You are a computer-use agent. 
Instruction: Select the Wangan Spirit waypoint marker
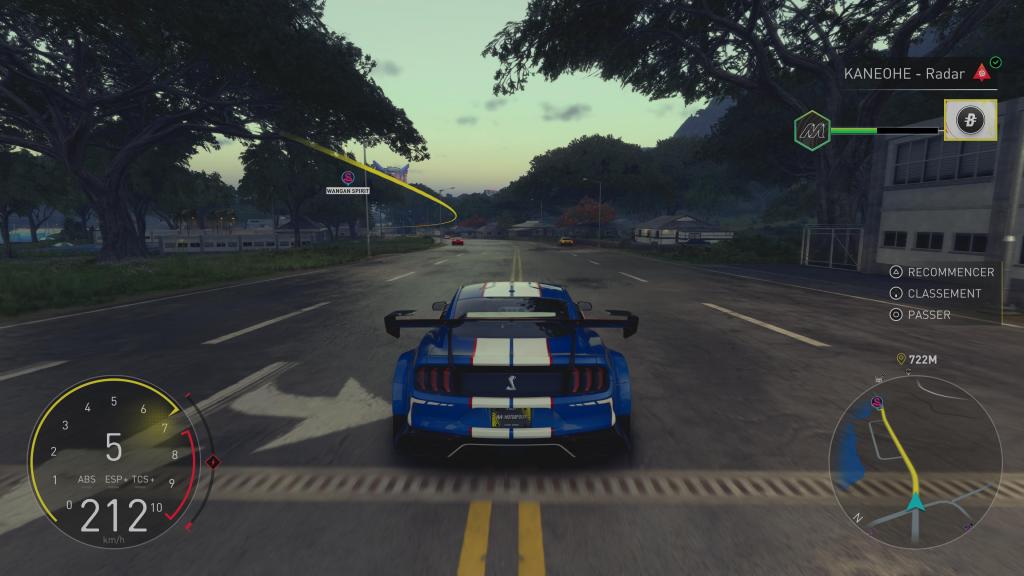[349, 178]
